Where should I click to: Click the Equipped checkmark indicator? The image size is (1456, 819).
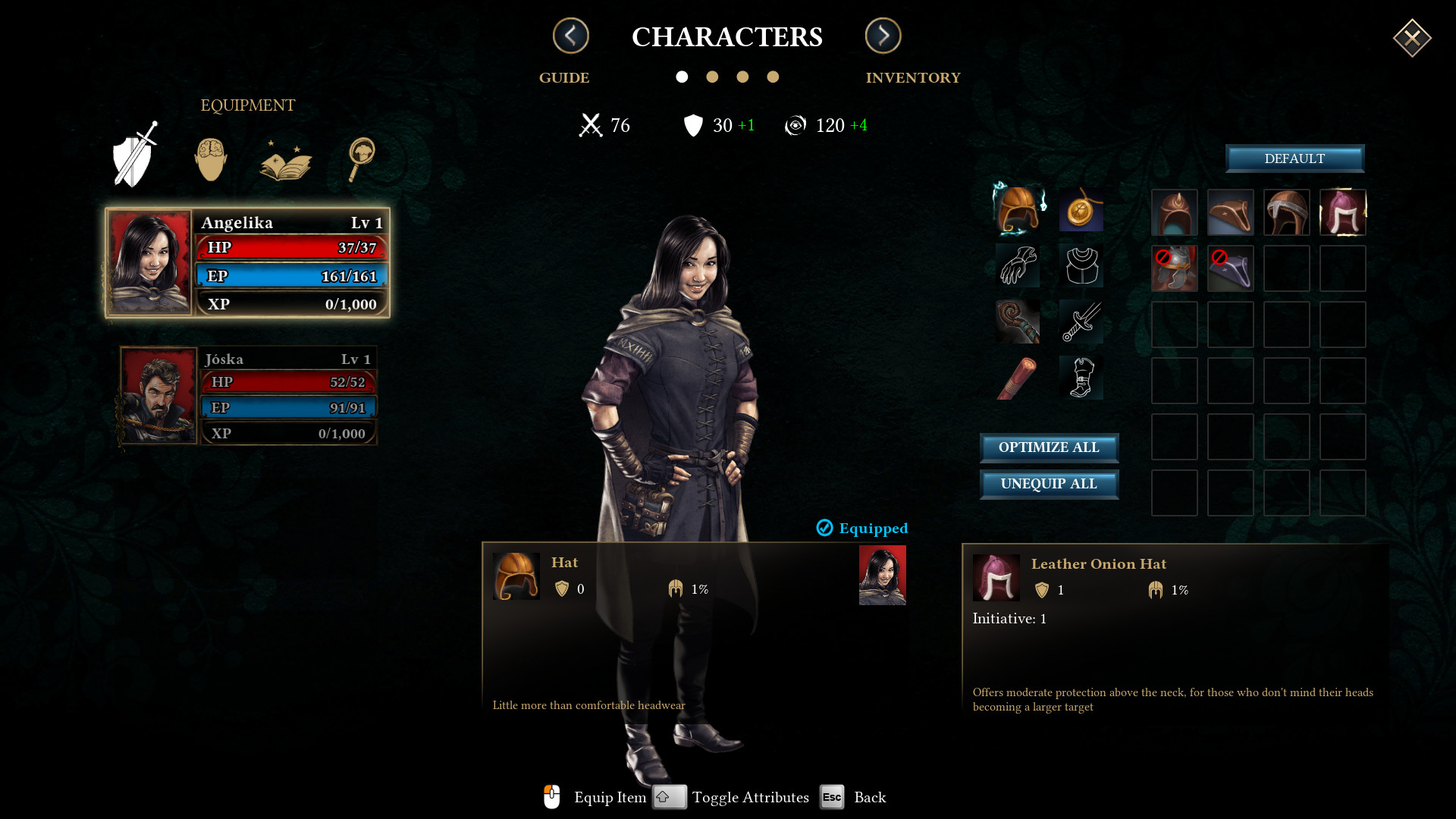[x=824, y=528]
